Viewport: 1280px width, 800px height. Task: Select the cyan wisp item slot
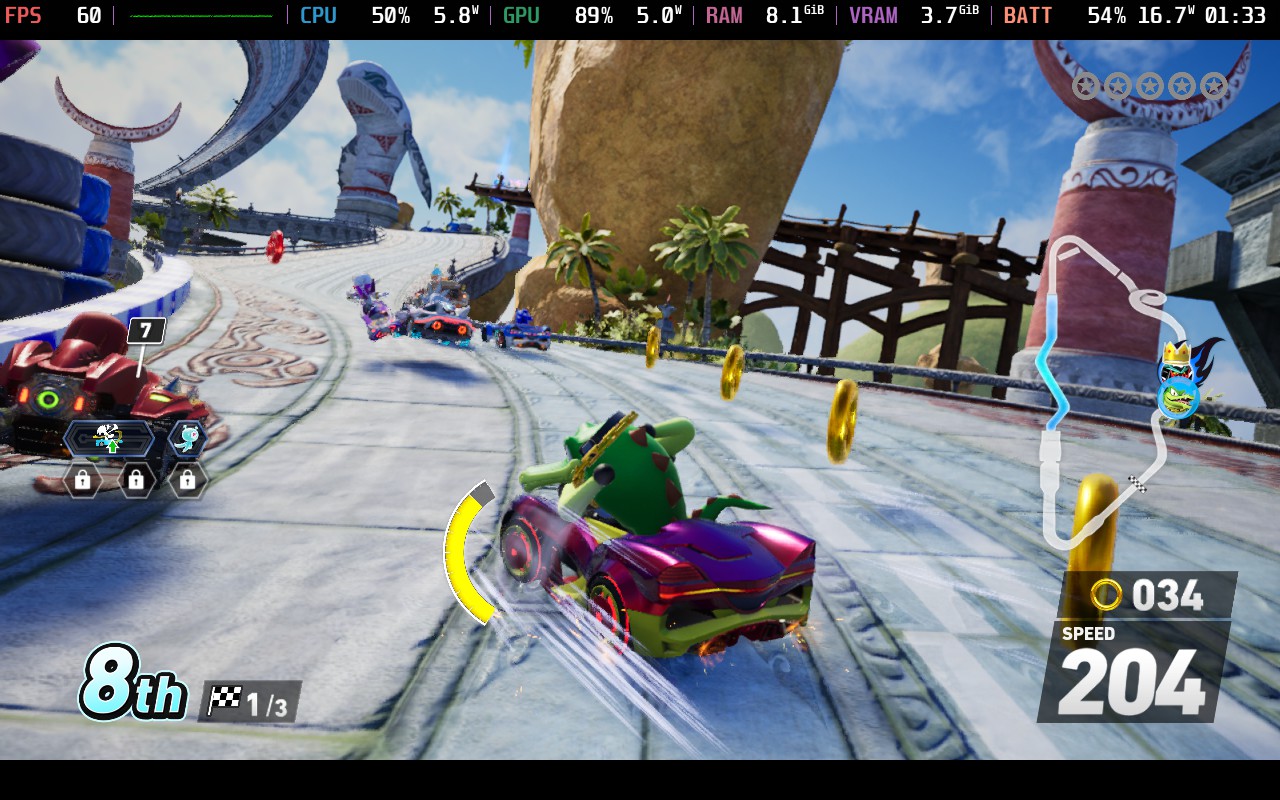click(x=186, y=438)
